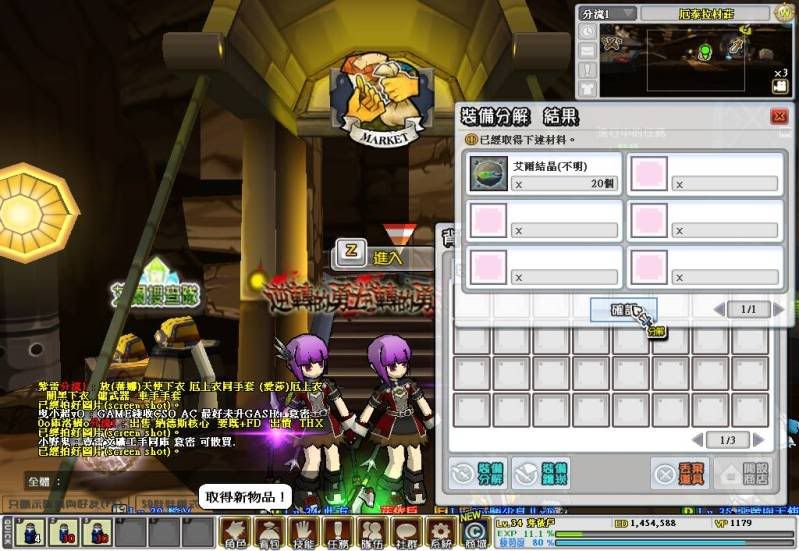Open the 社群 community menu
This screenshot has width=799, height=551.
point(406,531)
